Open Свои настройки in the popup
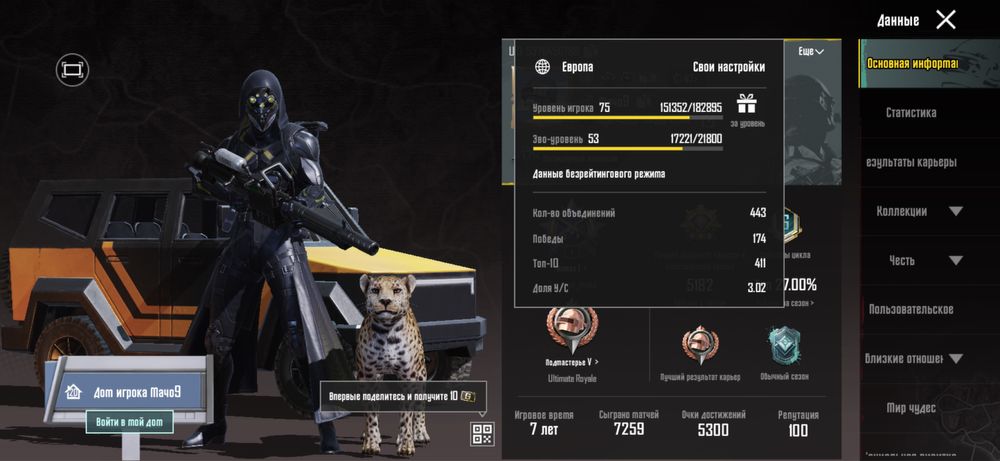This screenshot has width=1000, height=461. (729, 67)
